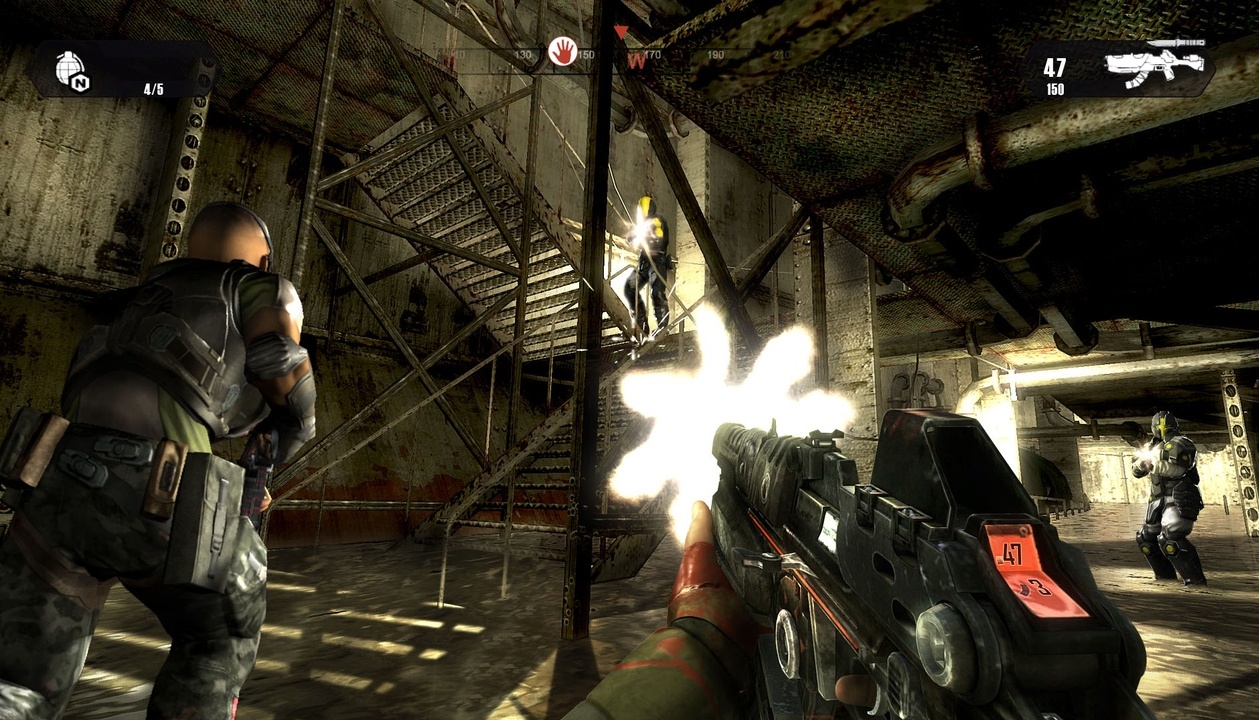Click the red hand compass marker
The height and width of the screenshot is (720, 1259).
click(x=562, y=52)
